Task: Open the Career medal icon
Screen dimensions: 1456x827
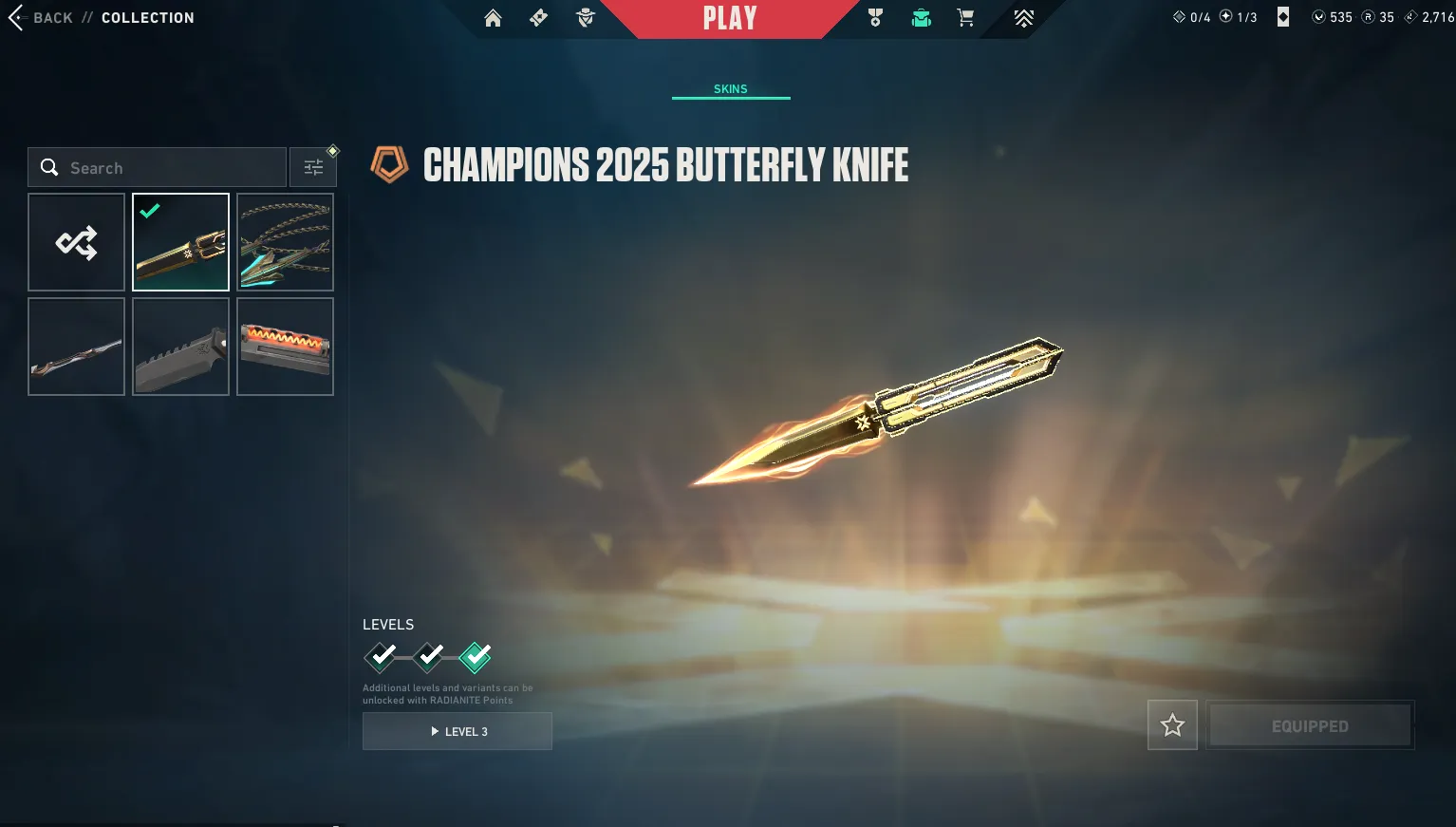Action: (x=875, y=17)
